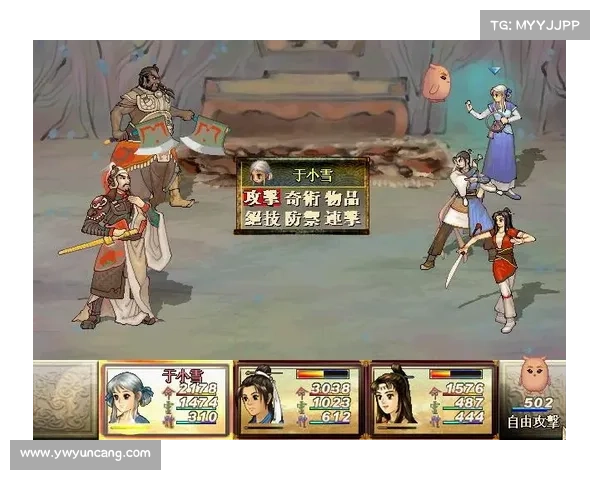The height and width of the screenshot is (480, 600).
Task: Select the 絕技 special skill command
Action: 262,218
